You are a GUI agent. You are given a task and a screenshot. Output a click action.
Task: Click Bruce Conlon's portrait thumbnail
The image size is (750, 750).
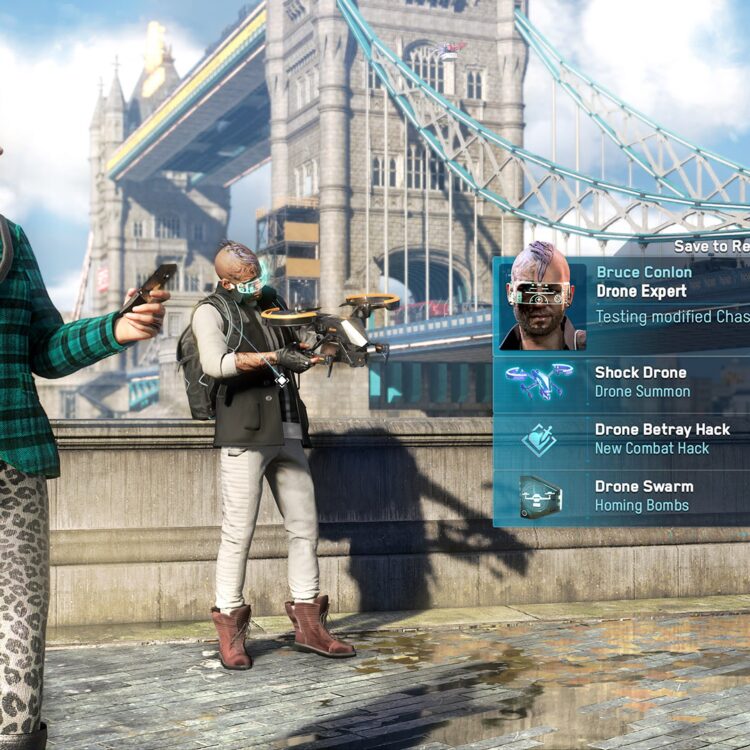tap(541, 304)
